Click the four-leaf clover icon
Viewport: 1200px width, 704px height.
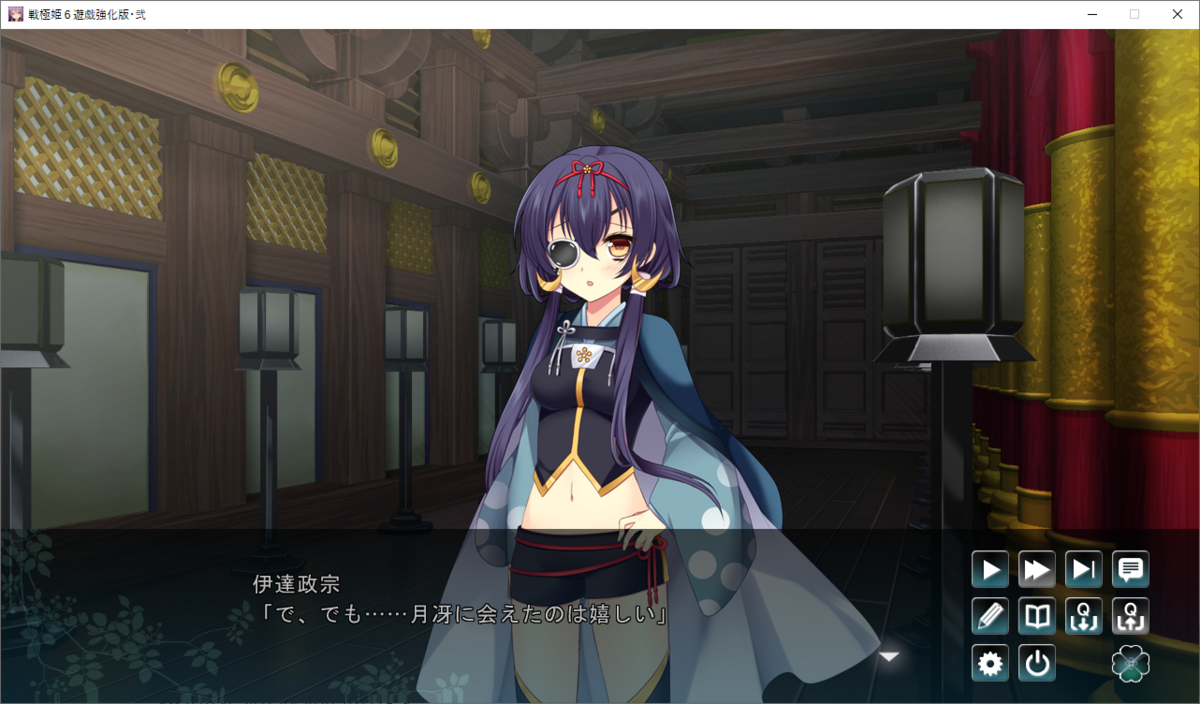(x=1131, y=663)
